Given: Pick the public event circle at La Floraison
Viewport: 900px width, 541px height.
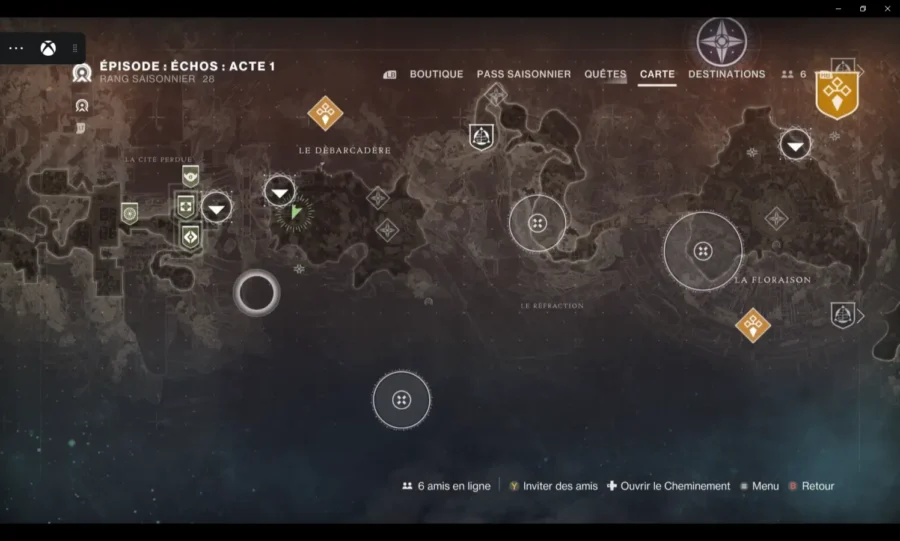Looking at the screenshot, I should coord(703,251).
